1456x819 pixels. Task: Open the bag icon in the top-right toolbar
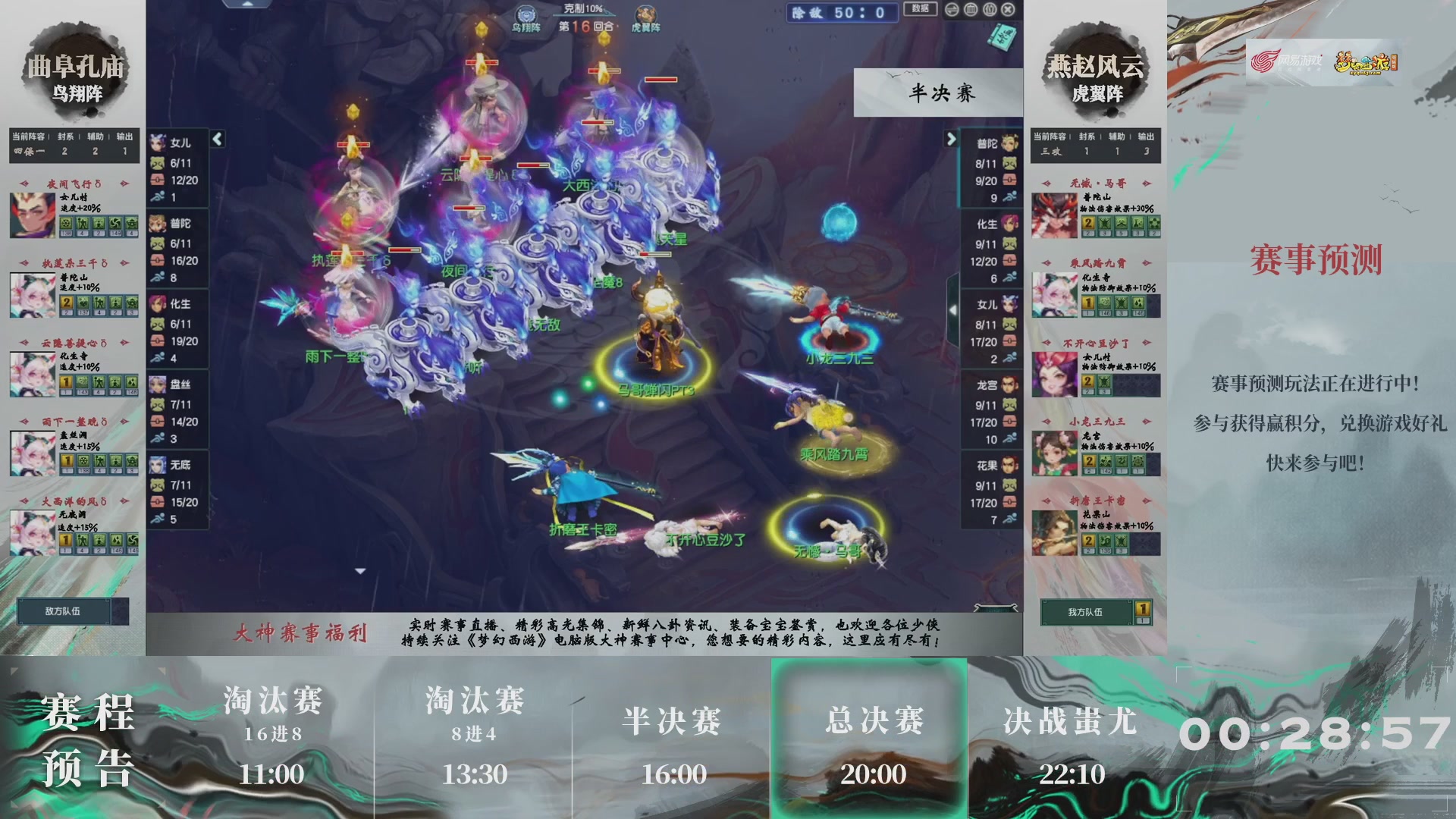(x=970, y=10)
